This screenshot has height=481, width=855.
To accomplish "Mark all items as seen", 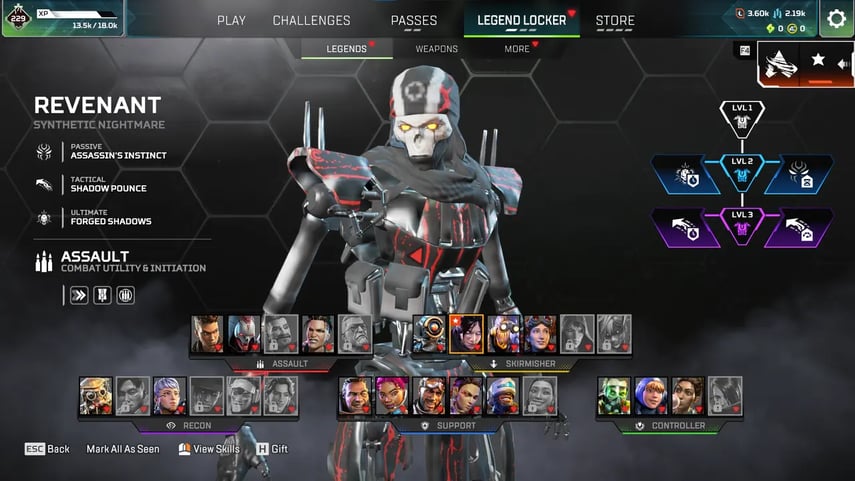I will click(x=122, y=449).
